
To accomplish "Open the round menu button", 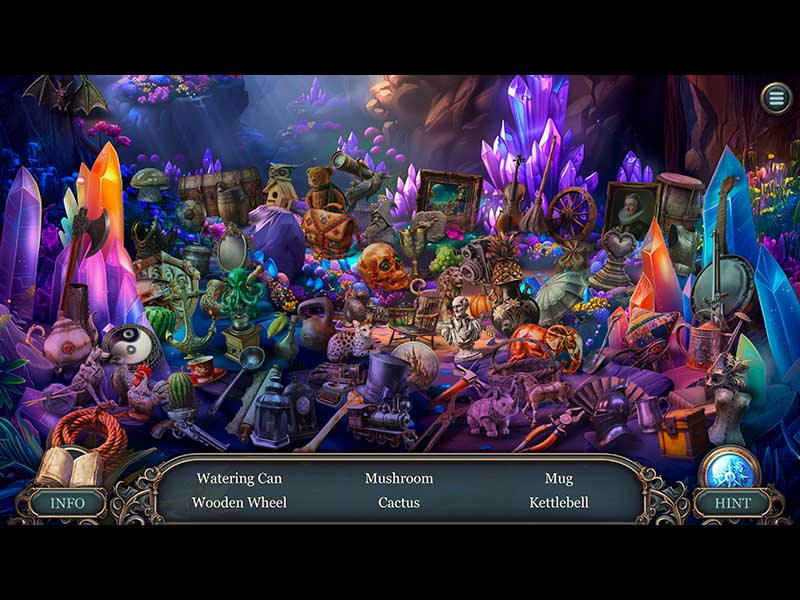I will click(775, 98).
